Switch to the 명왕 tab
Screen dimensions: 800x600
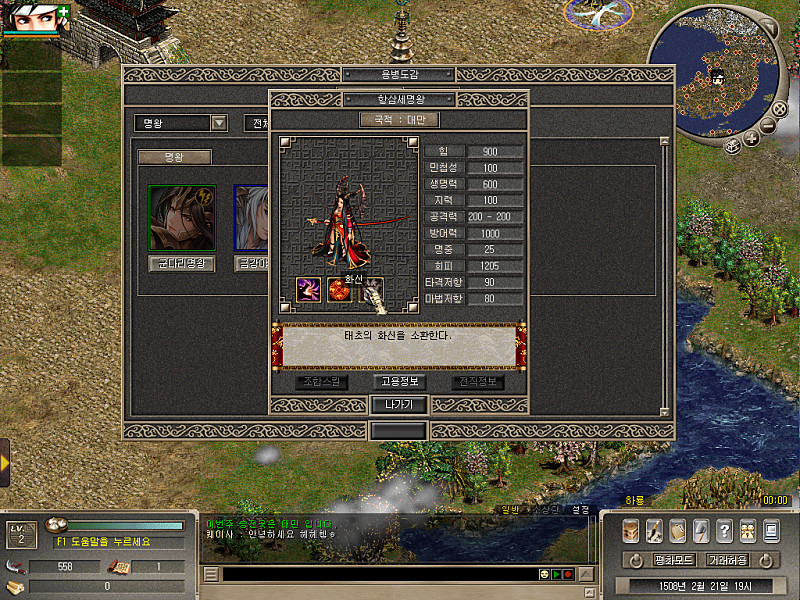[174, 157]
